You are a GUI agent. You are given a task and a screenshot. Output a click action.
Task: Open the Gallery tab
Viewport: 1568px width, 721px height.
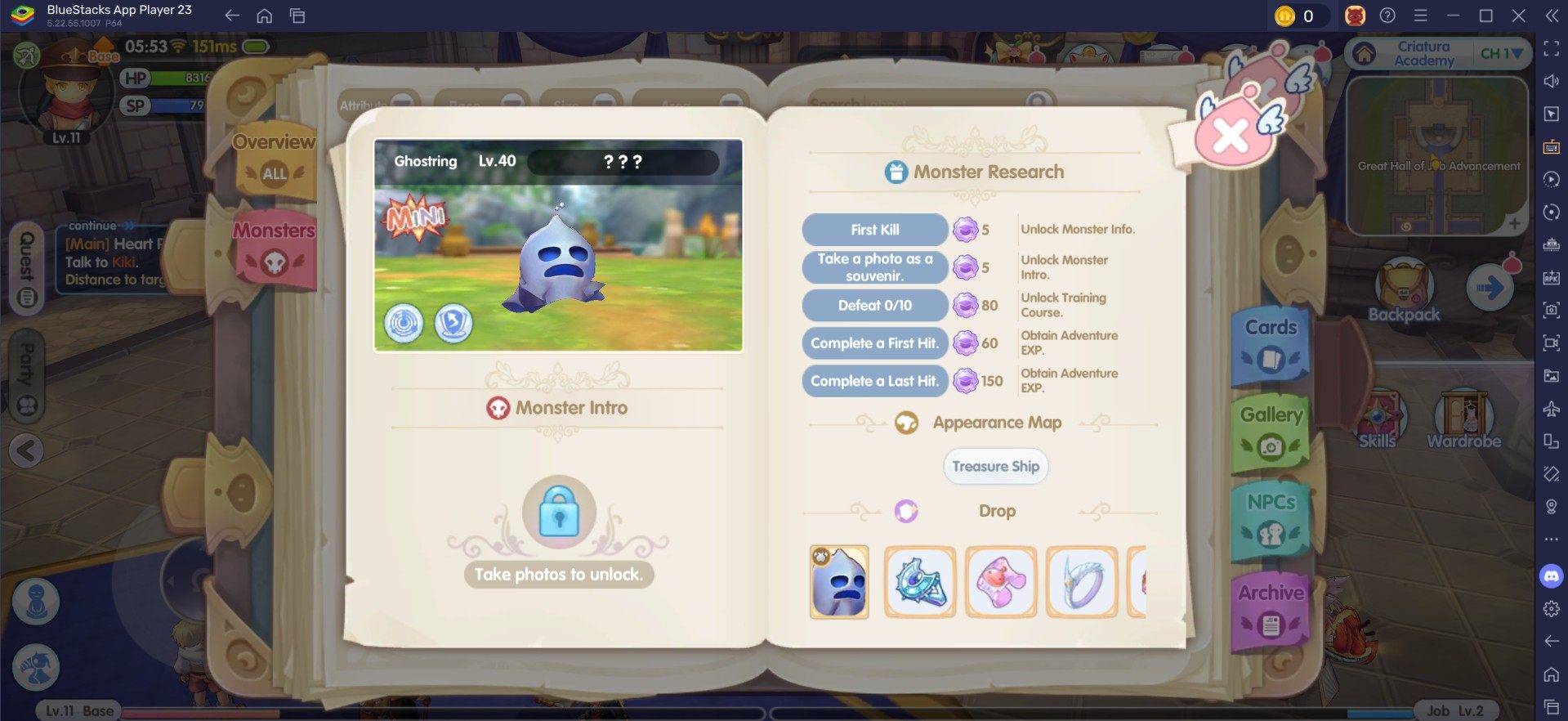coord(1271,432)
